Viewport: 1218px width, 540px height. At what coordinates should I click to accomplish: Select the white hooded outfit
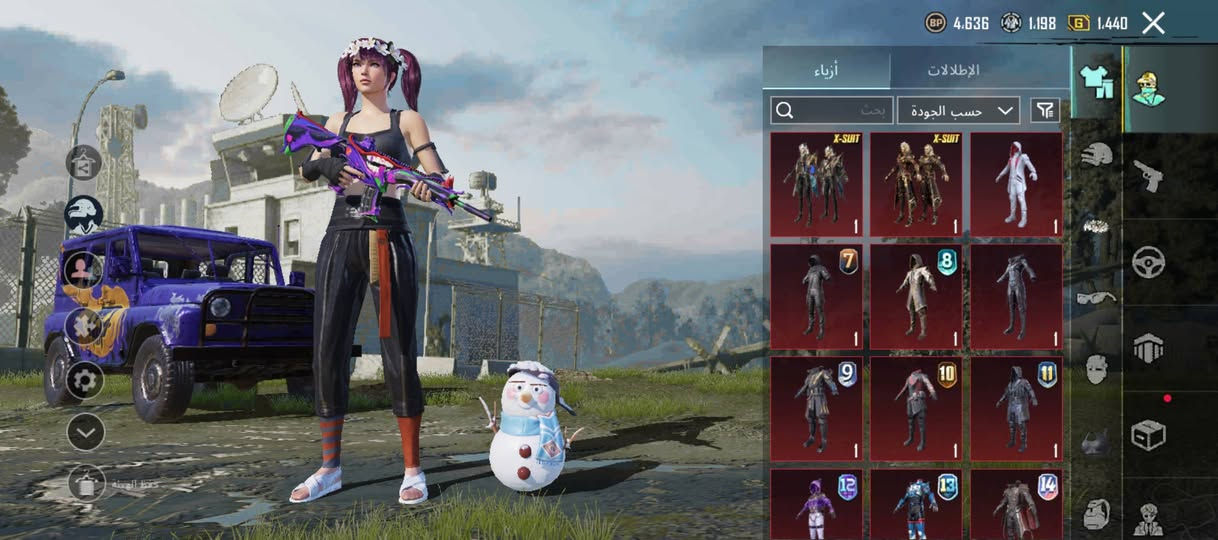(1016, 185)
